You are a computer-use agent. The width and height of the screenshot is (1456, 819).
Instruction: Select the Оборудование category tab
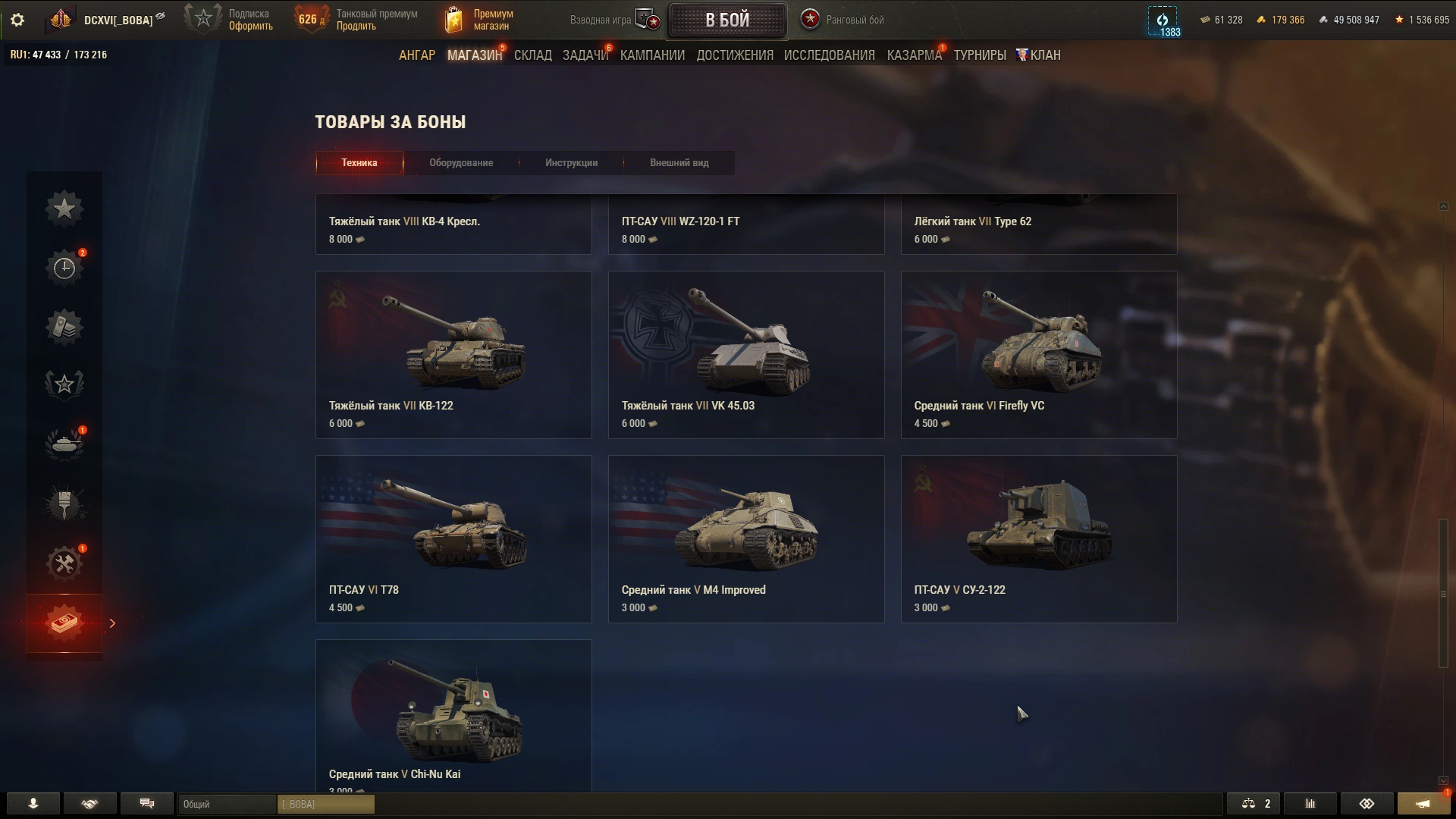[x=461, y=163]
